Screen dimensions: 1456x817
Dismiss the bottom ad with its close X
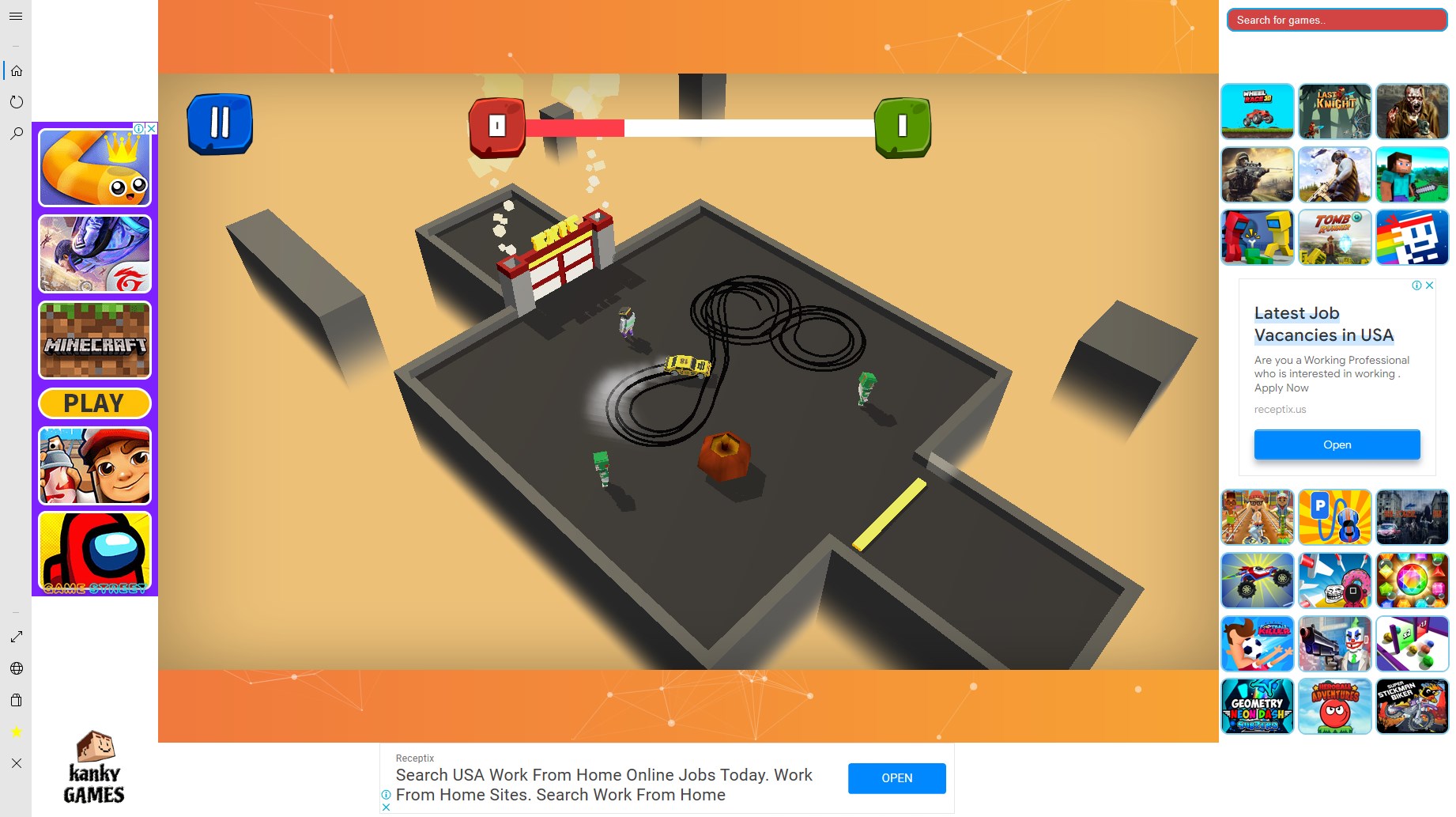point(387,807)
